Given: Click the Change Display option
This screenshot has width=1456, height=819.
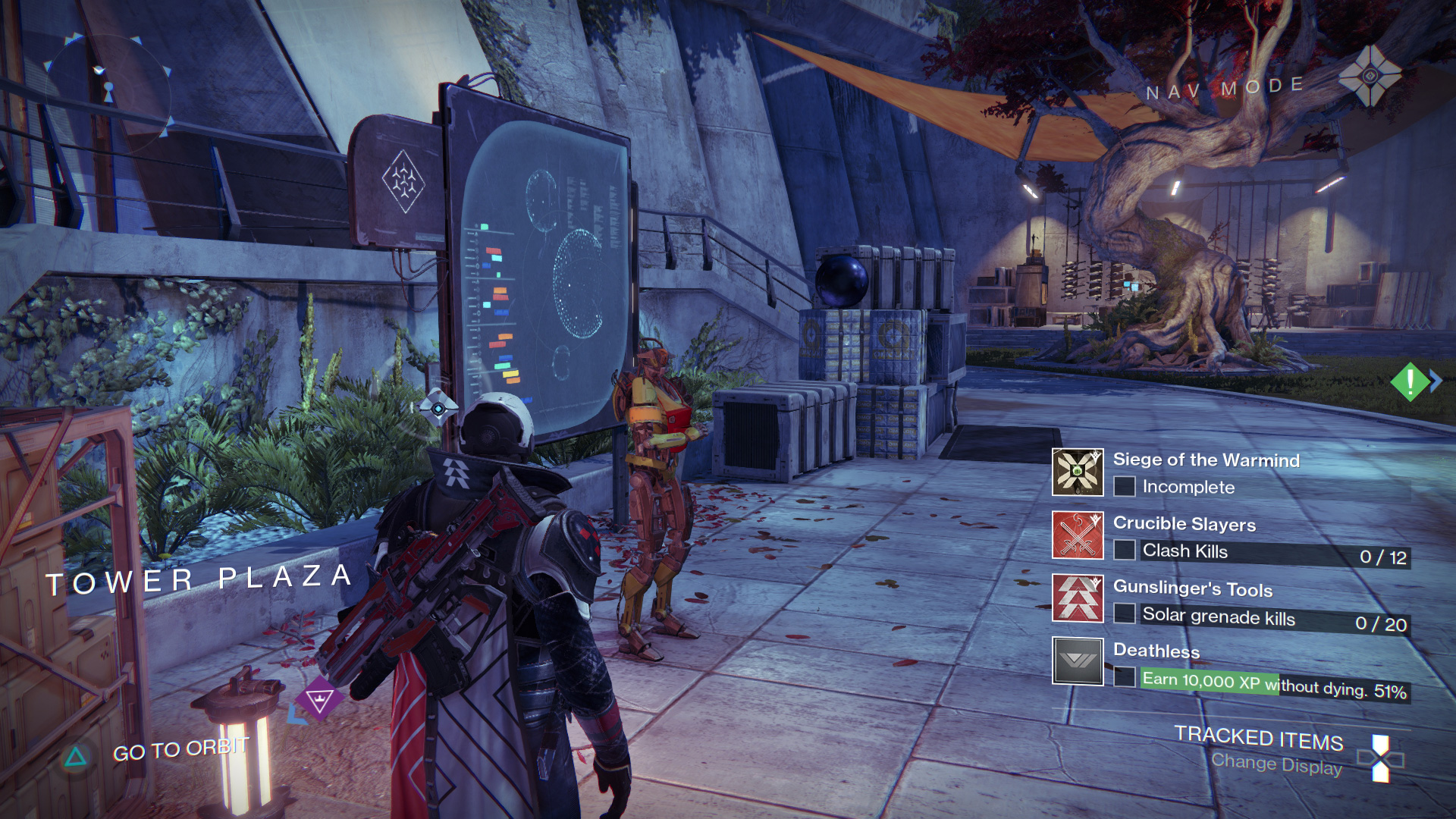Looking at the screenshot, I should [1277, 764].
